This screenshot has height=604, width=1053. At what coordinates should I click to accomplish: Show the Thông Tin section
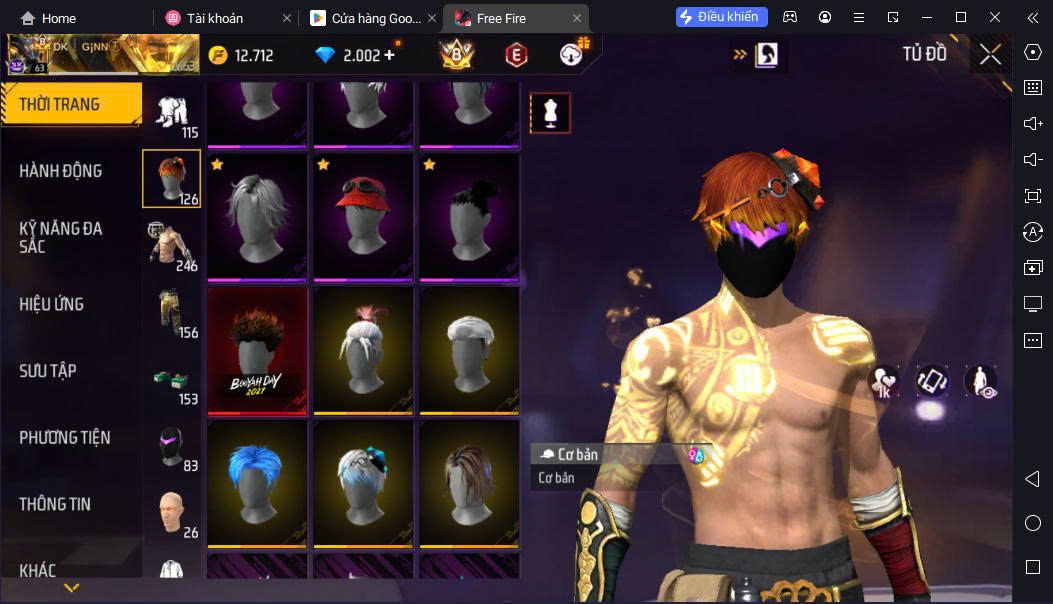(x=55, y=504)
